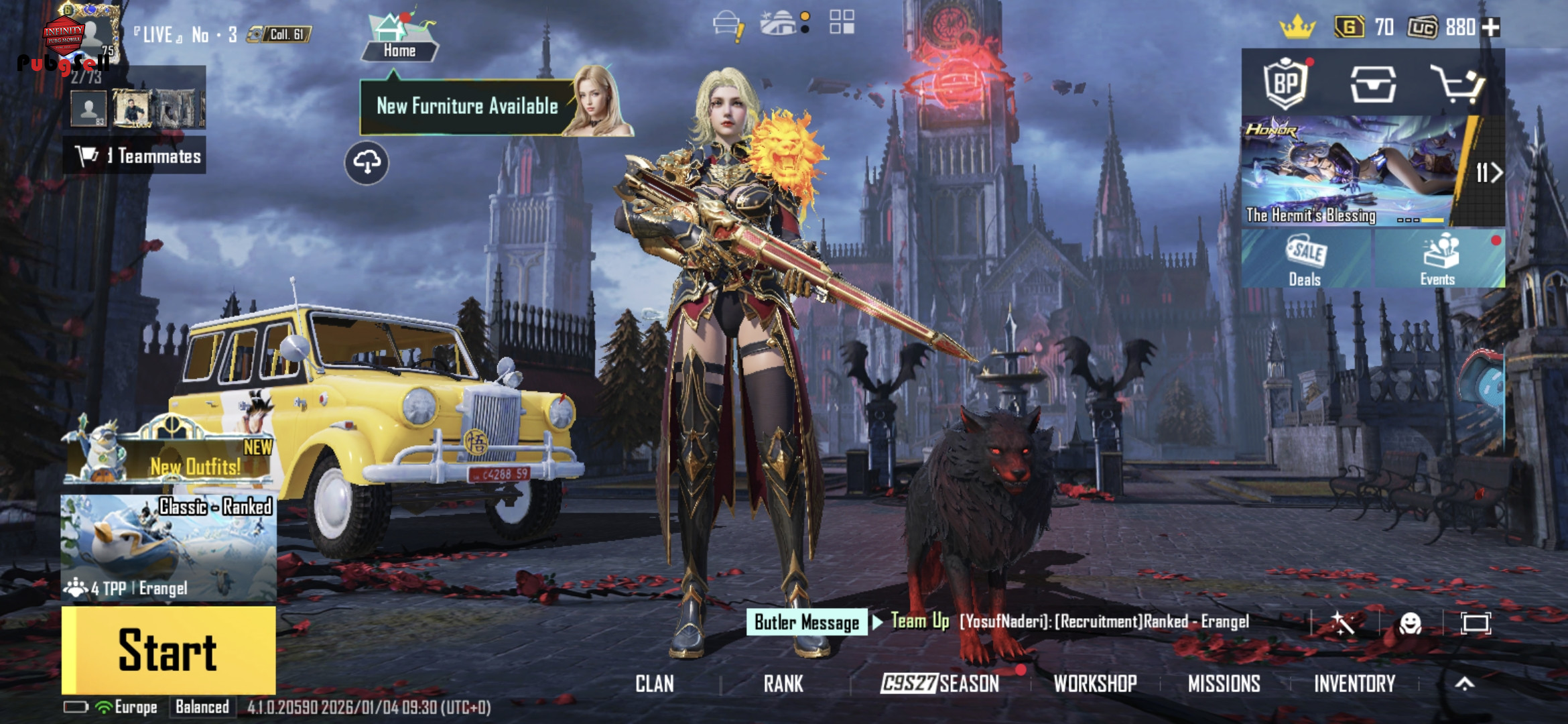Start the match with the yellow Start button
This screenshot has width=1568, height=724.
tap(168, 649)
